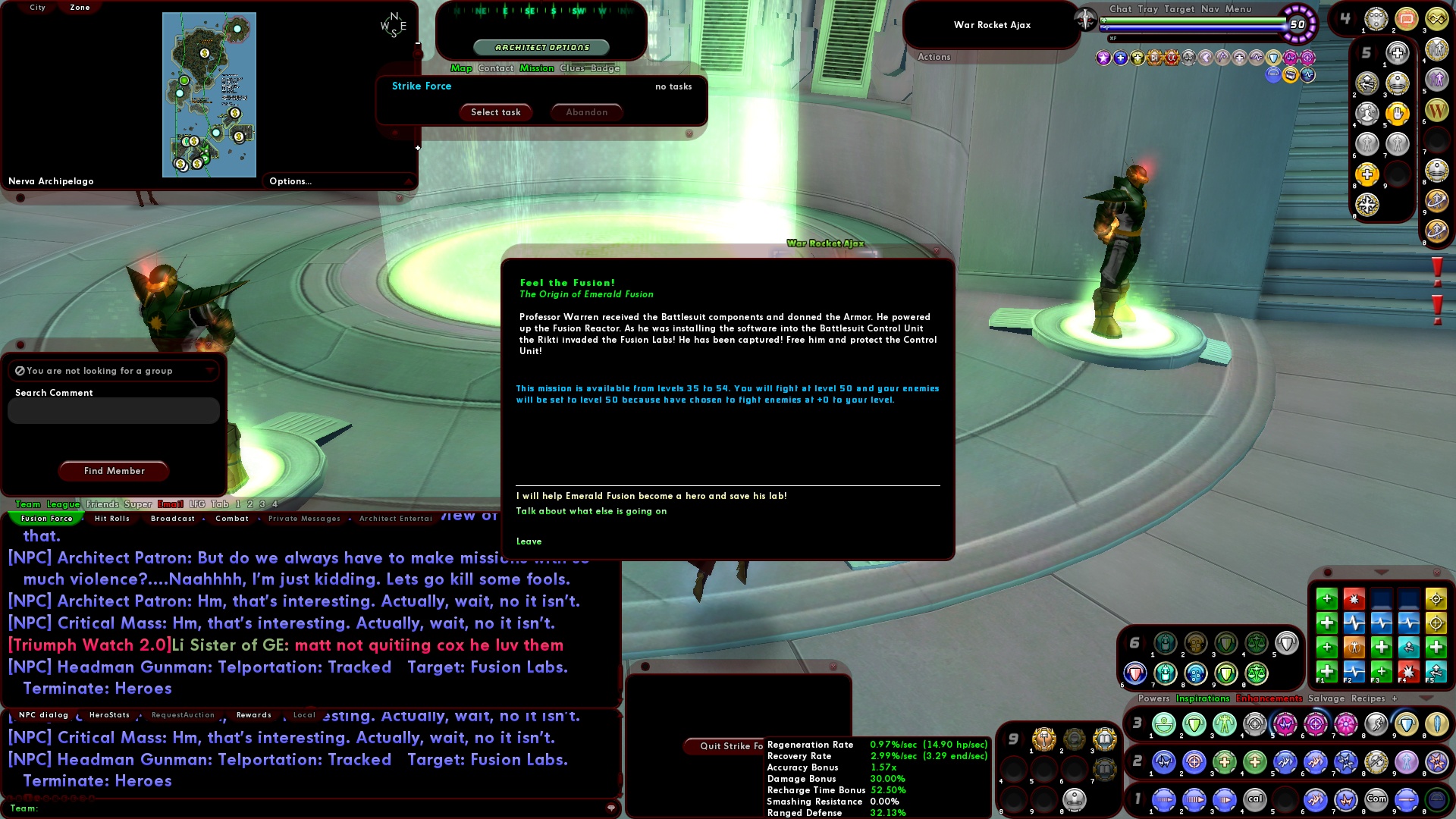This screenshot has width=1456, height=819.
Task: Click inside the Search Comment input field
Action: pyautogui.click(x=113, y=410)
